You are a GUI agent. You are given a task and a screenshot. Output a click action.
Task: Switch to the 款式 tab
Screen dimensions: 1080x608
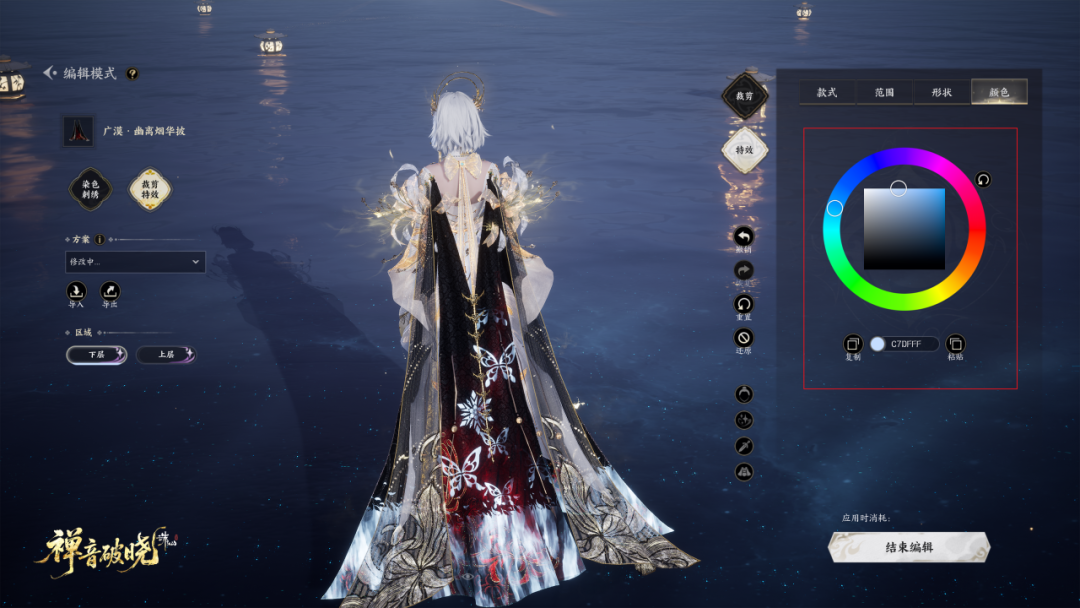pos(827,93)
